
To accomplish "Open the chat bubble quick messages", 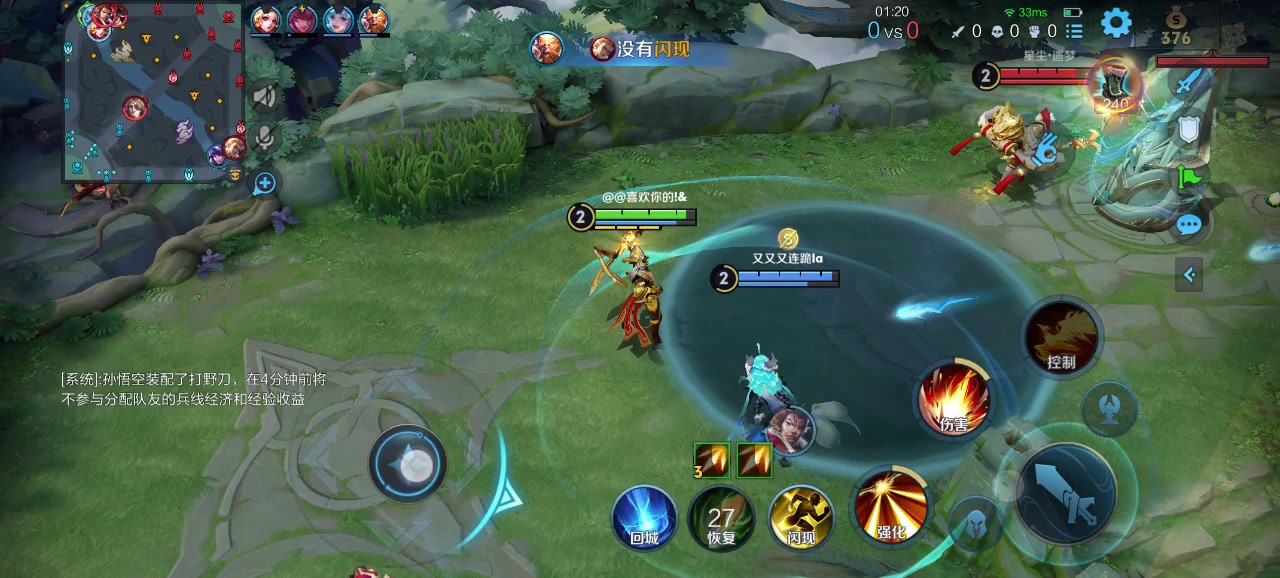I will 1188,224.
